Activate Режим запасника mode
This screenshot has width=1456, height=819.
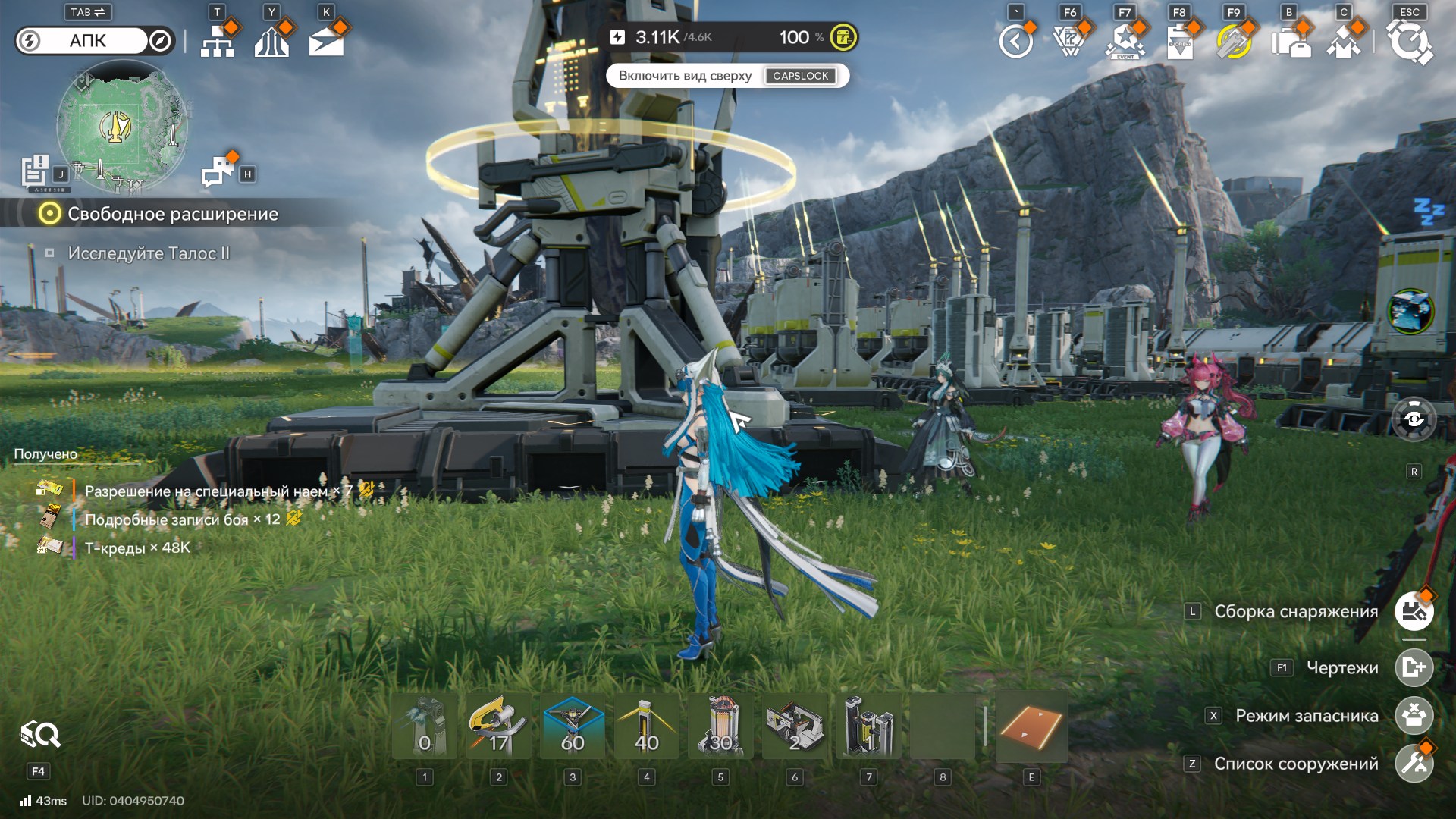1414,716
